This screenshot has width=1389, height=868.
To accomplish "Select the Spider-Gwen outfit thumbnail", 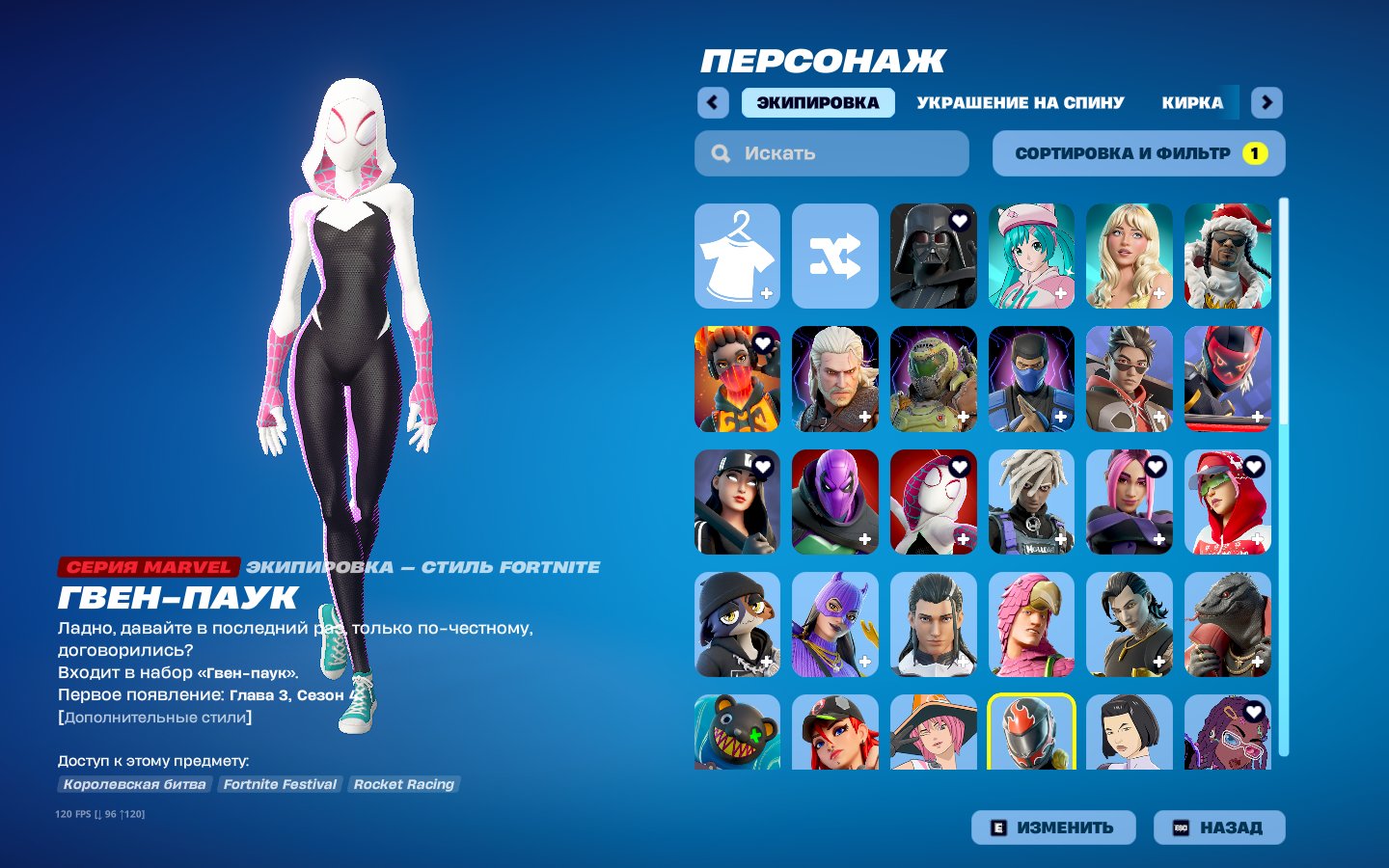I will coord(933,501).
